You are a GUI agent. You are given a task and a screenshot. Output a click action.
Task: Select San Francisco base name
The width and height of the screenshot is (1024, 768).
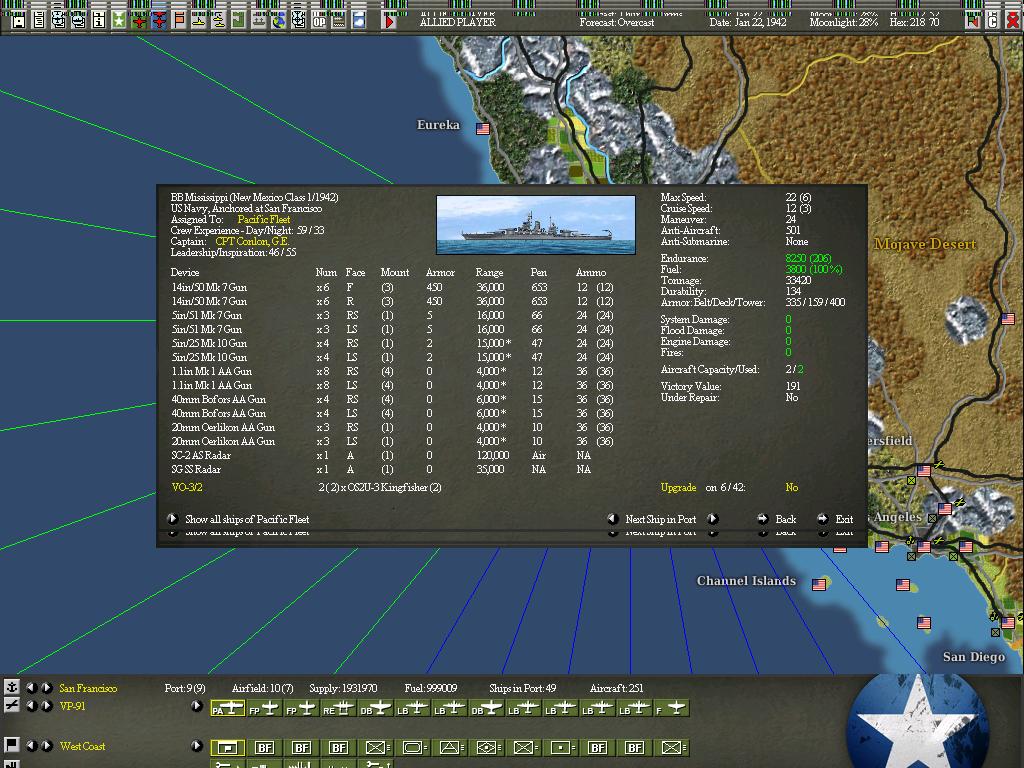coord(88,688)
